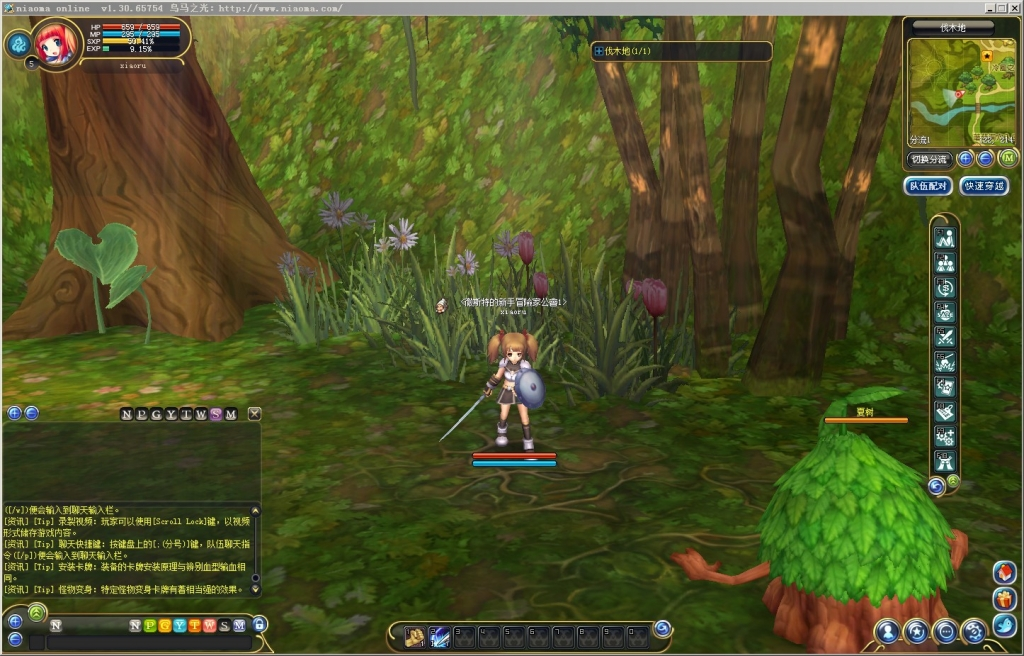Open the world map with the green M button

coord(1007,158)
